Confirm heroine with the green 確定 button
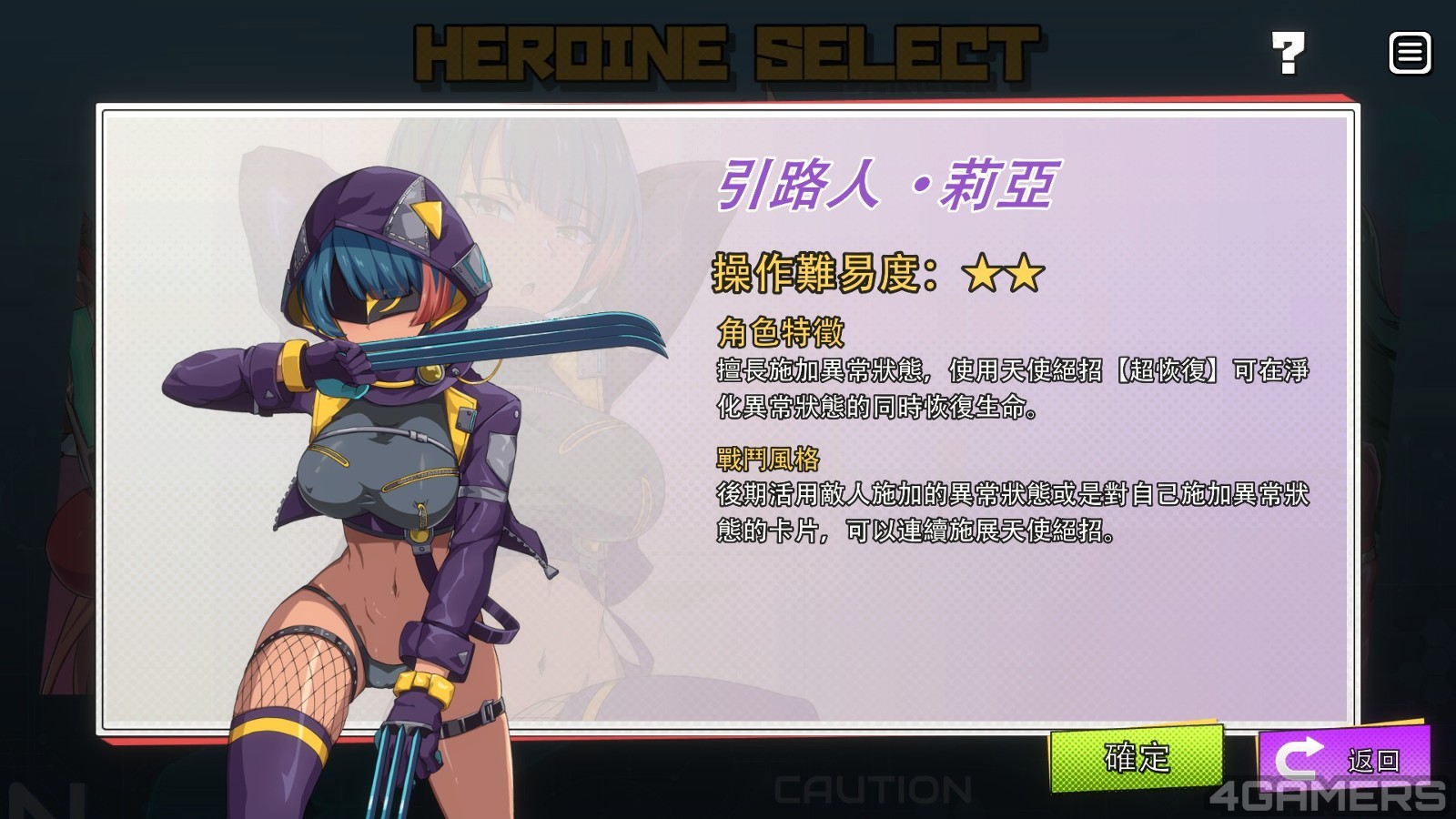 1137,758
